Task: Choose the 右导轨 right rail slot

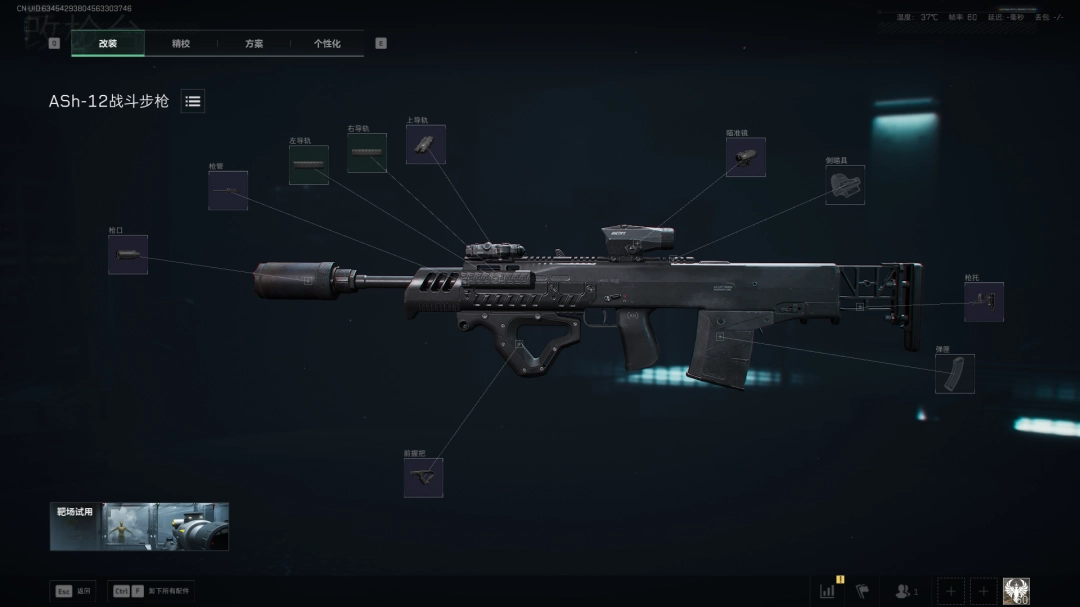Action: pyautogui.click(x=367, y=153)
